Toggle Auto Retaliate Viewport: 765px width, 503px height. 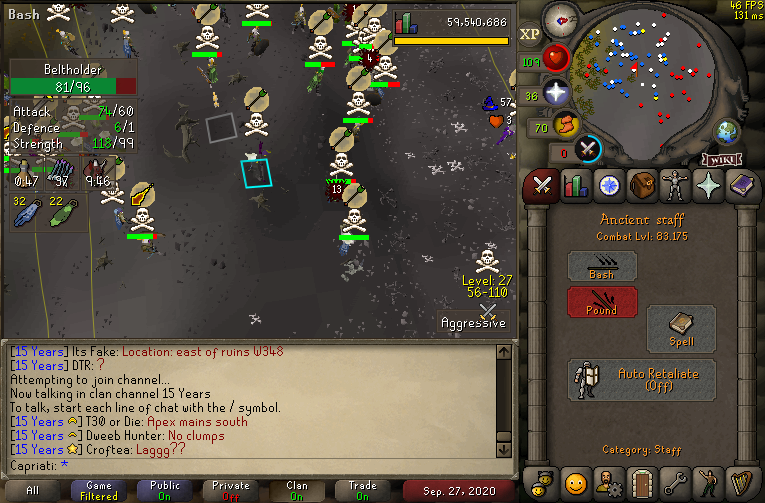click(x=642, y=380)
